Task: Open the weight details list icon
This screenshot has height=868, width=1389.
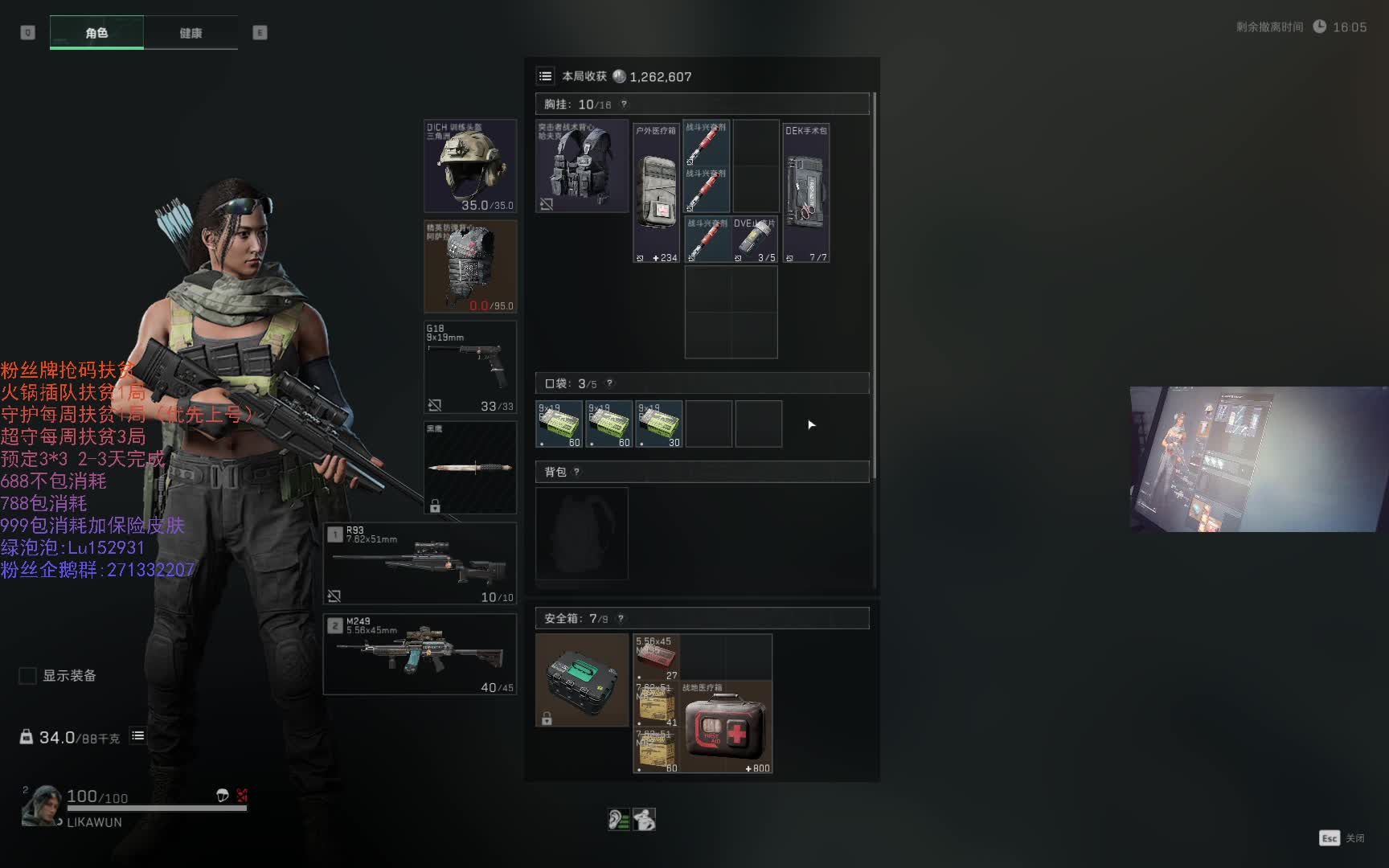Action: point(138,736)
